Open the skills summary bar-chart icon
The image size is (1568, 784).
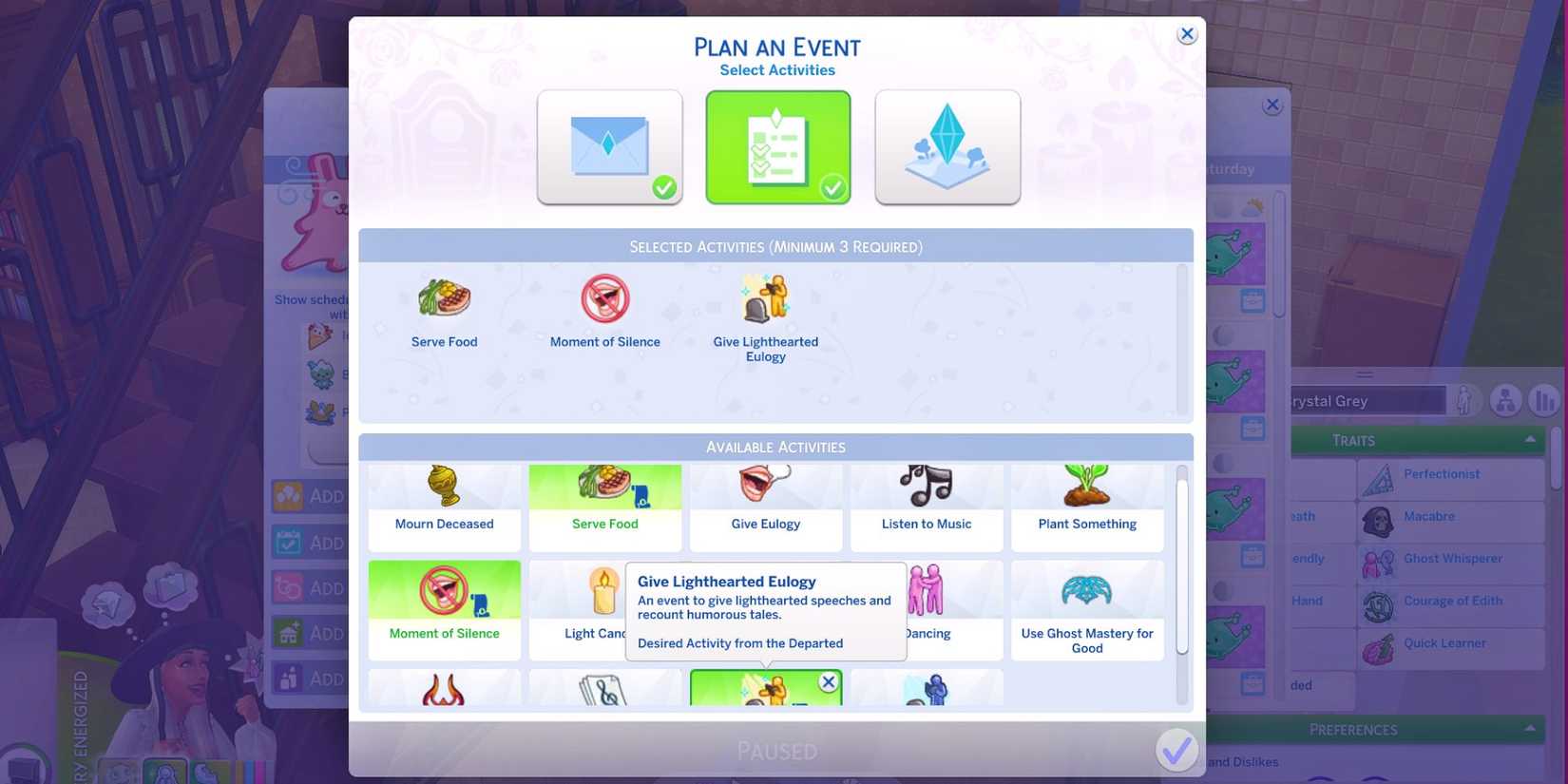pyautogui.click(x=1543, y=400)
